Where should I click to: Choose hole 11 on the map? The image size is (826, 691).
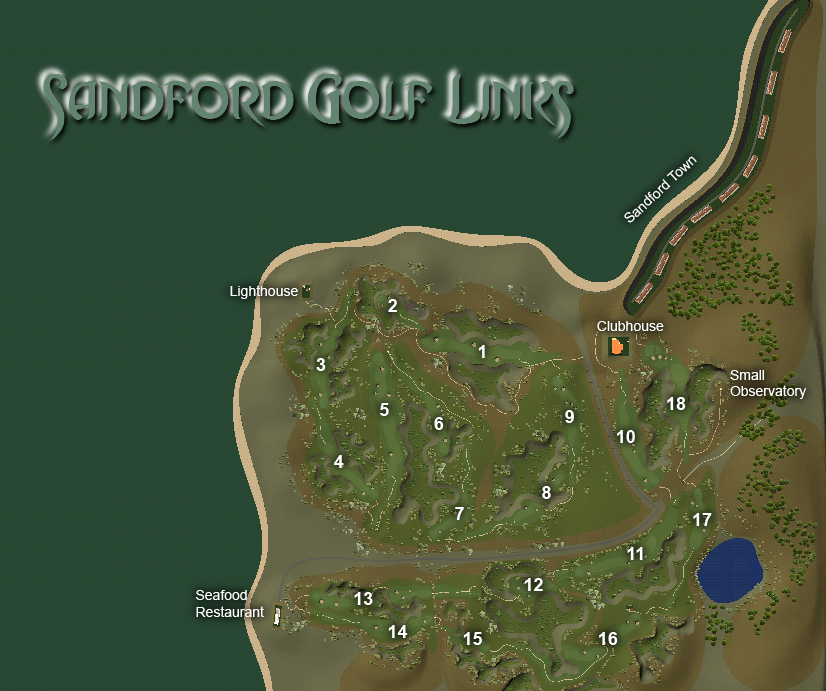pos(636,553)
